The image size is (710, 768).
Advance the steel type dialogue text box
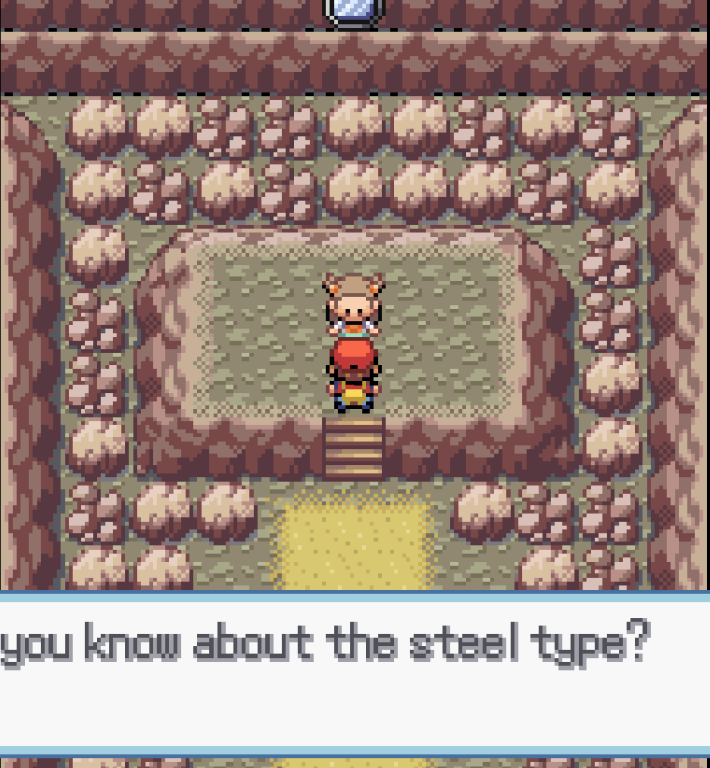(354, 672)
